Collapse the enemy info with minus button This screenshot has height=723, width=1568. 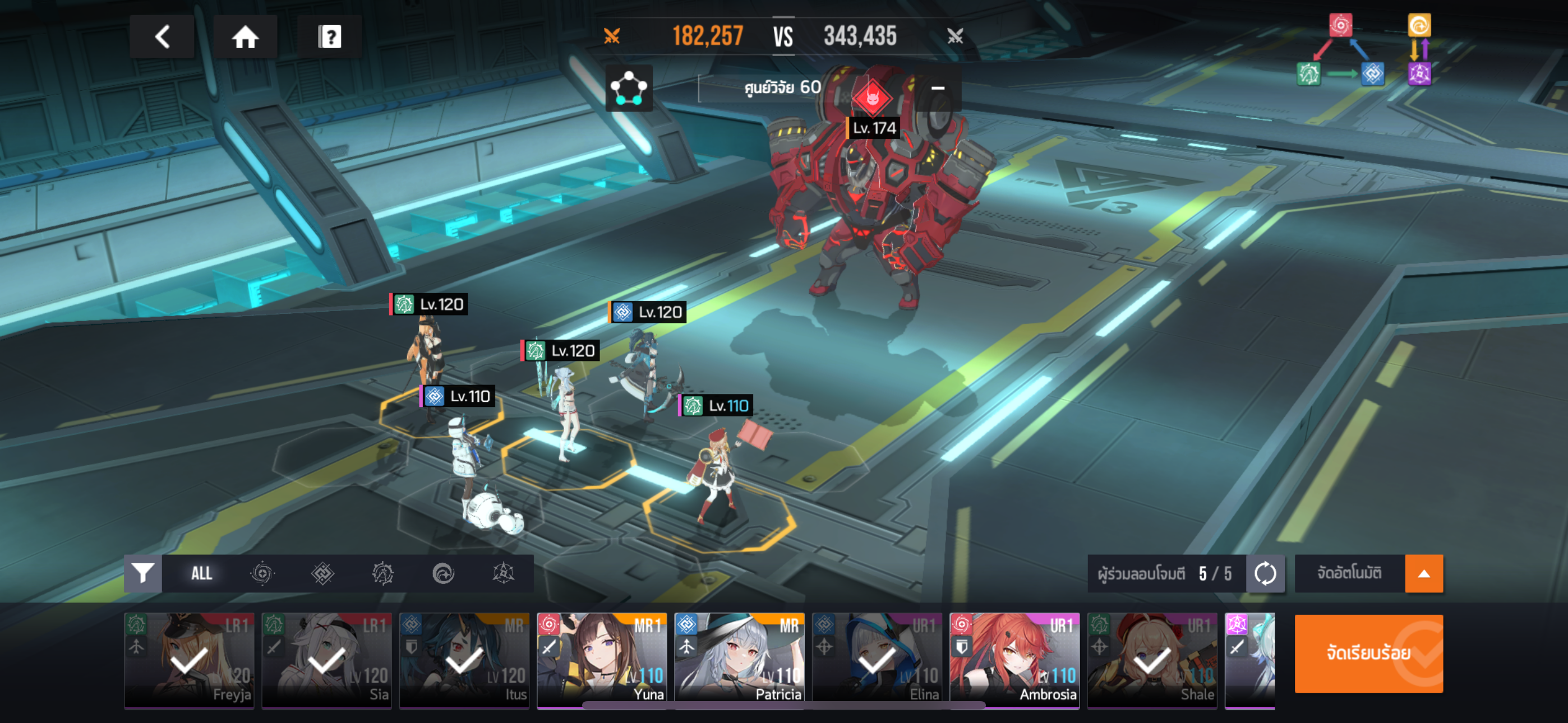[x=938, y=88]
